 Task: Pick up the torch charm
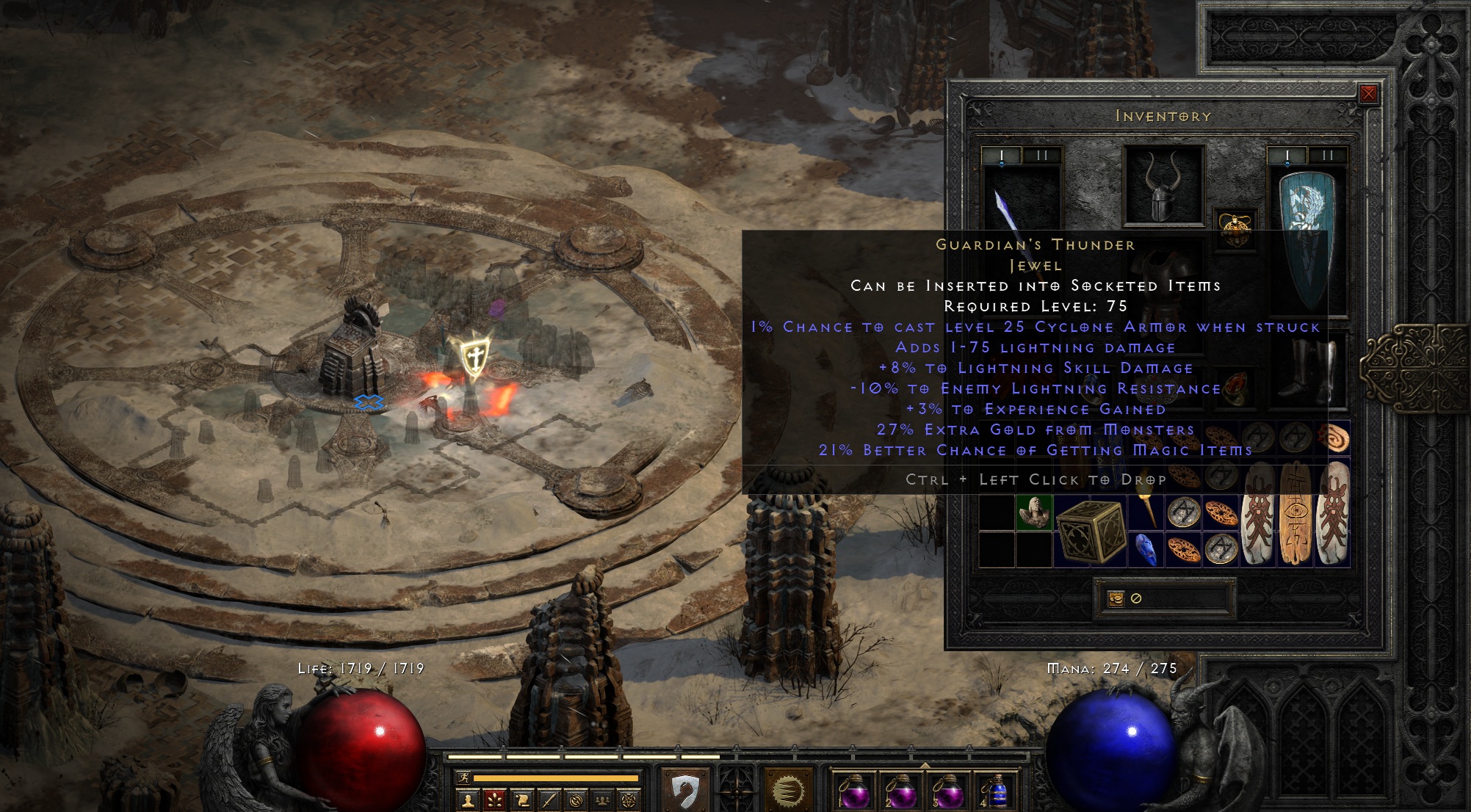[1146, 511]
